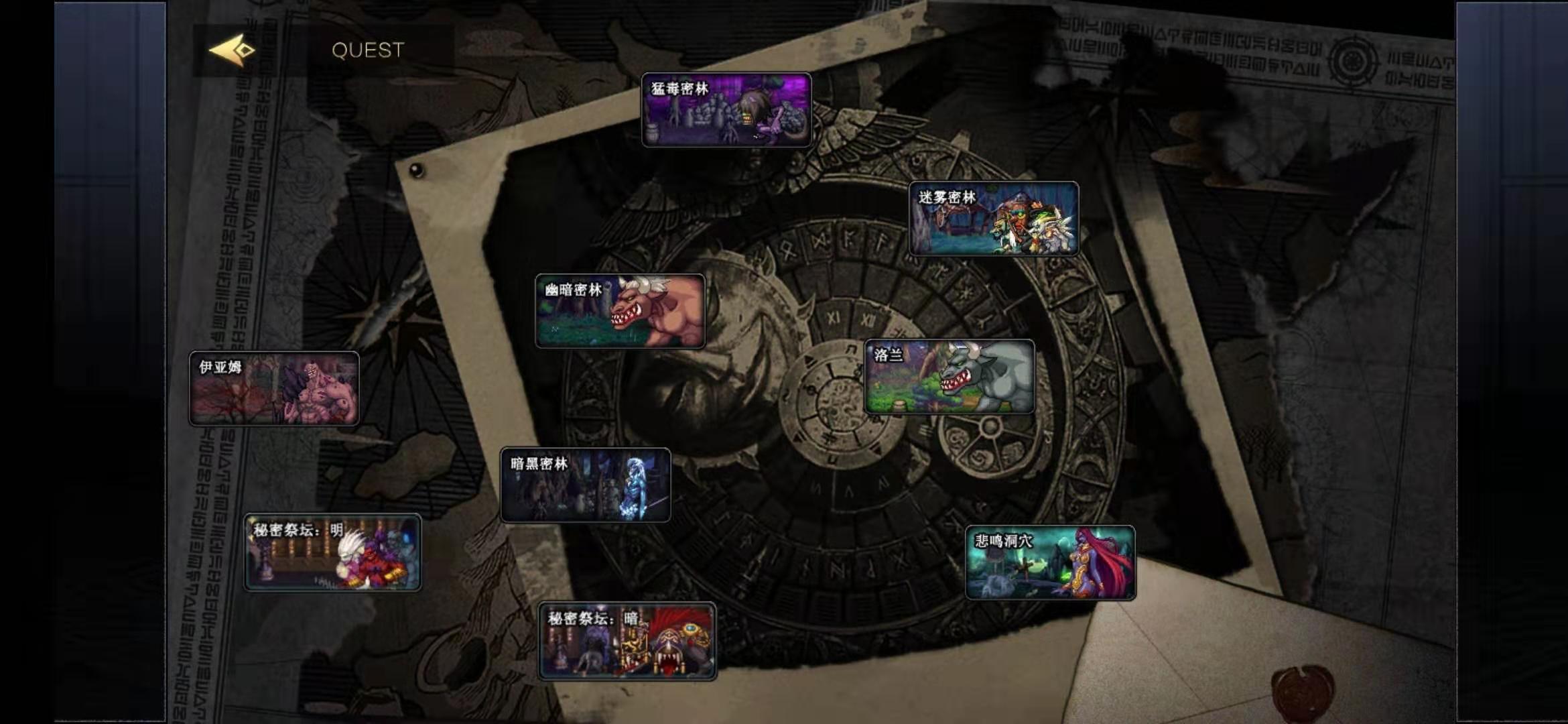
Task: Select the 秘密祭坛：暗 stage
Action: point(627,641)
